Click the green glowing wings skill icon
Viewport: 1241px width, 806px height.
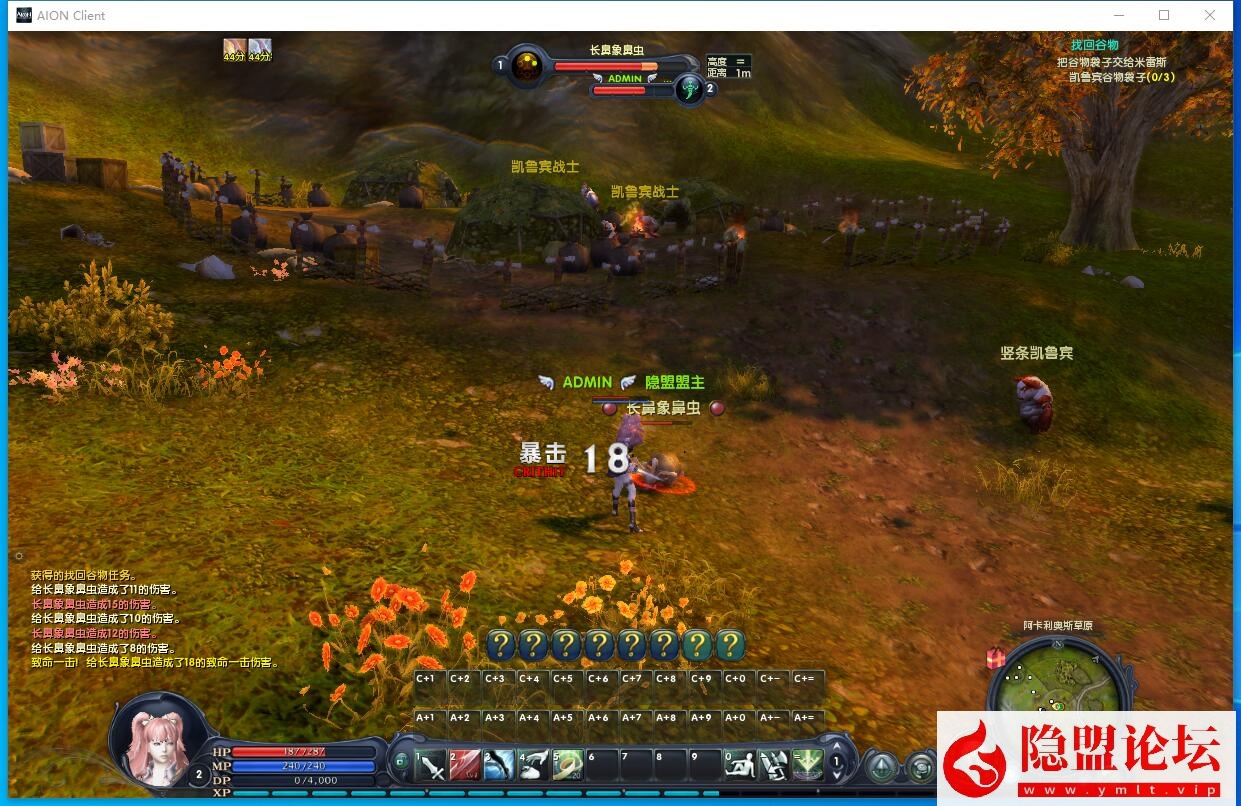click(807, 766)
